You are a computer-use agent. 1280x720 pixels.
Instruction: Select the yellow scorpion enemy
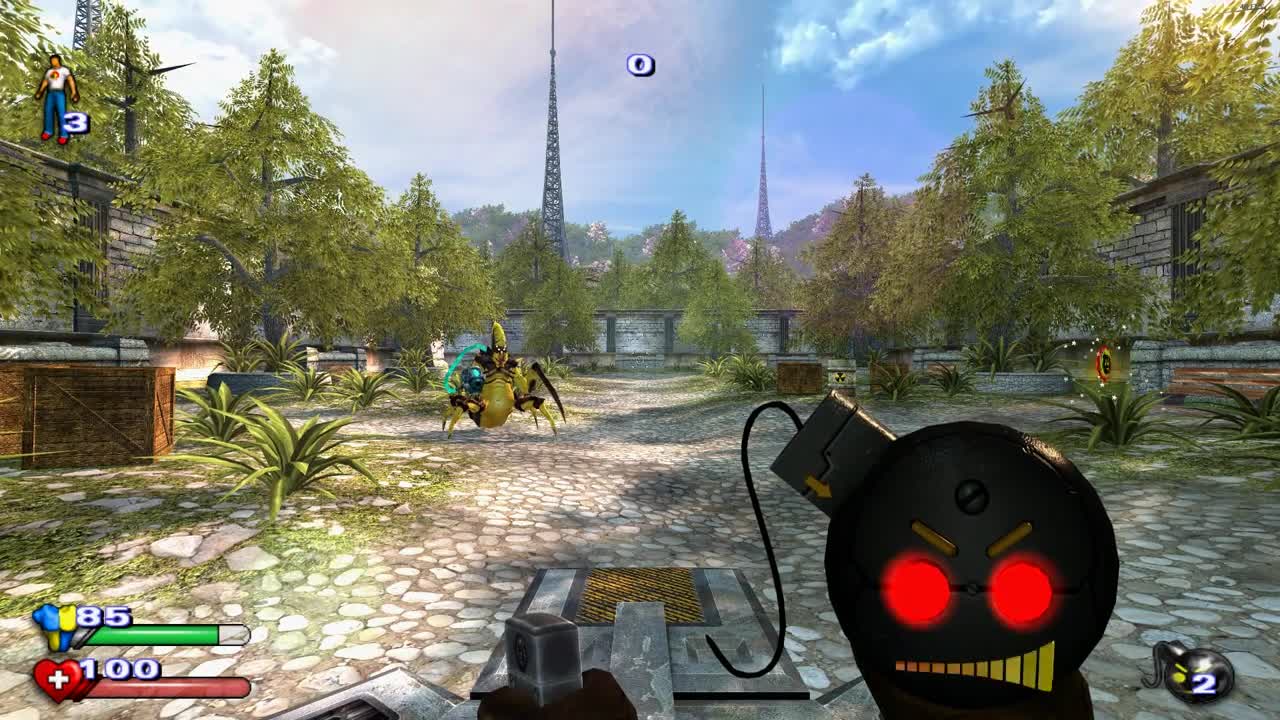(x=495, y=390)
